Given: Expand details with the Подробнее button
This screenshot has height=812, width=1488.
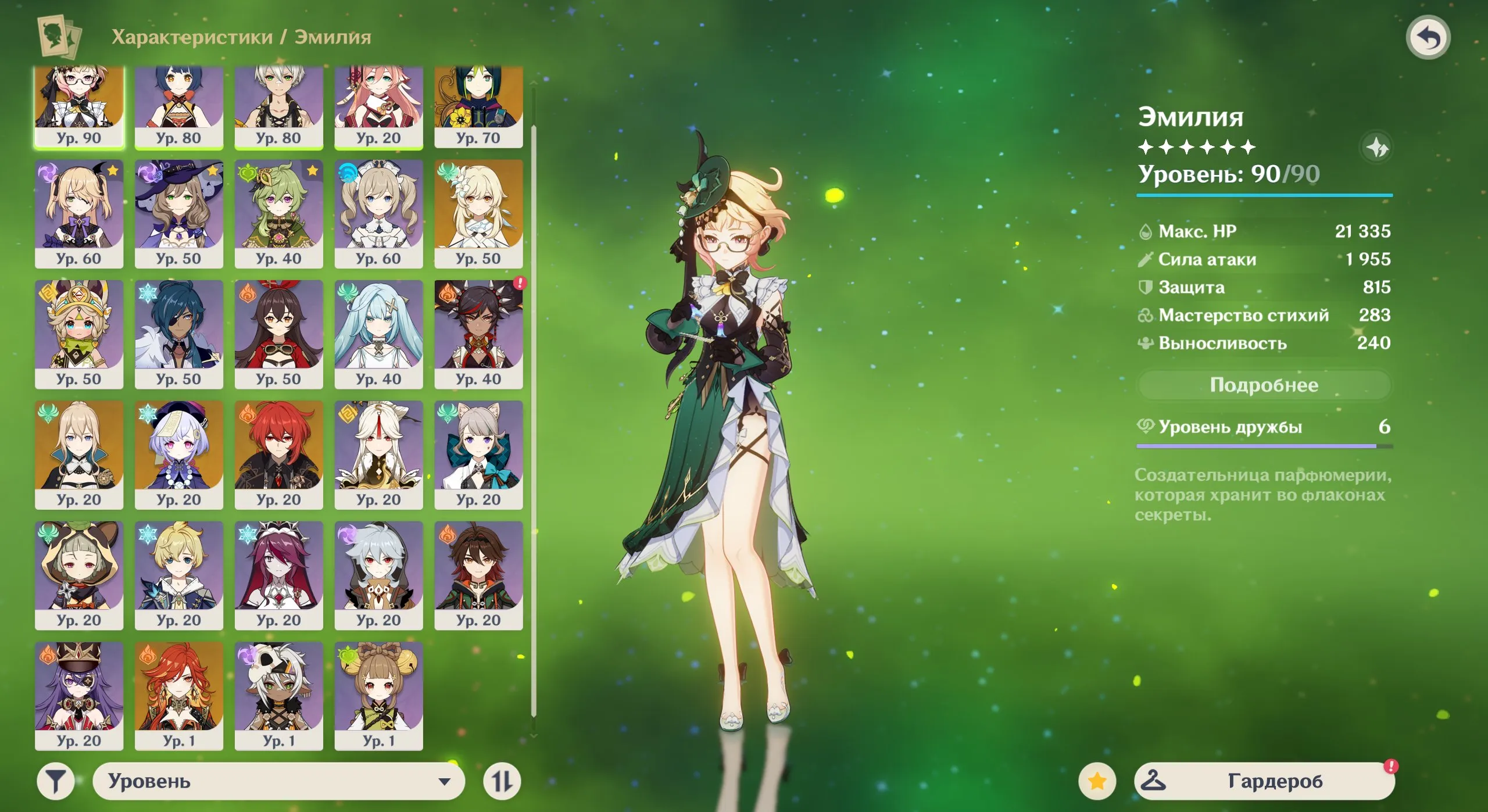Looking at the screenshot, I should click(1264, 384).
